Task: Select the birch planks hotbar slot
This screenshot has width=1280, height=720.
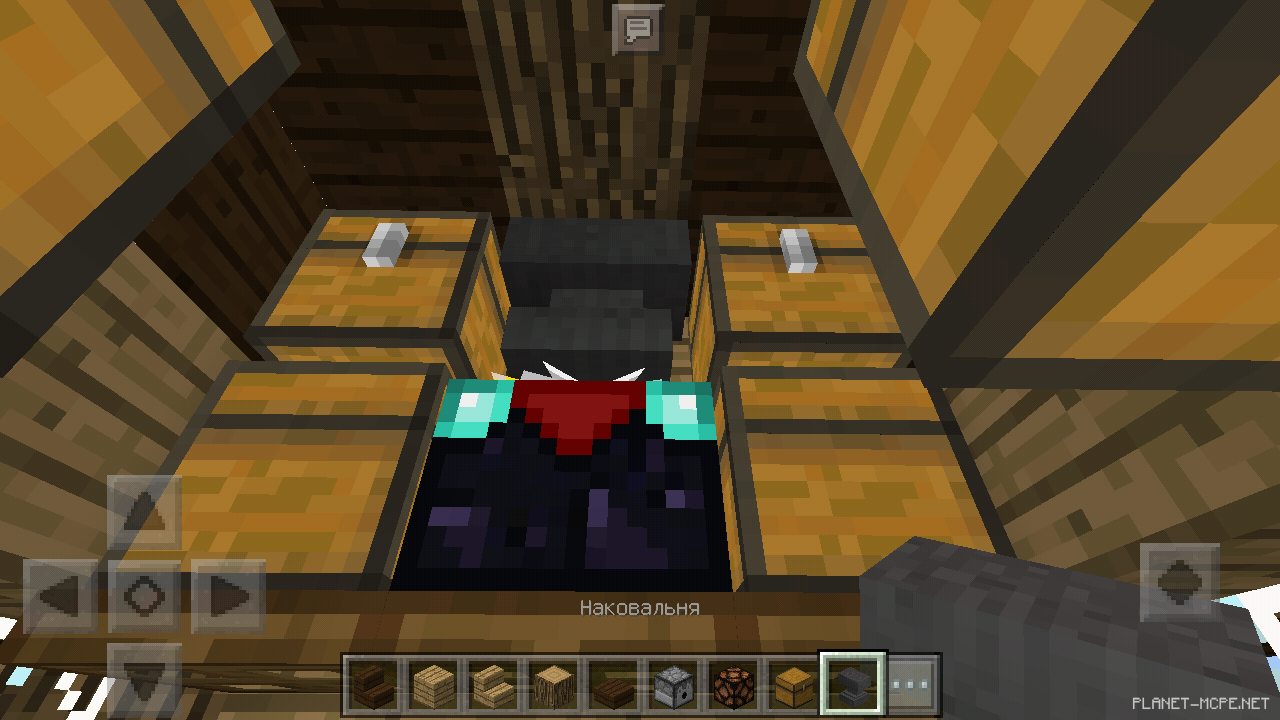Action: [x=434, y=684]
